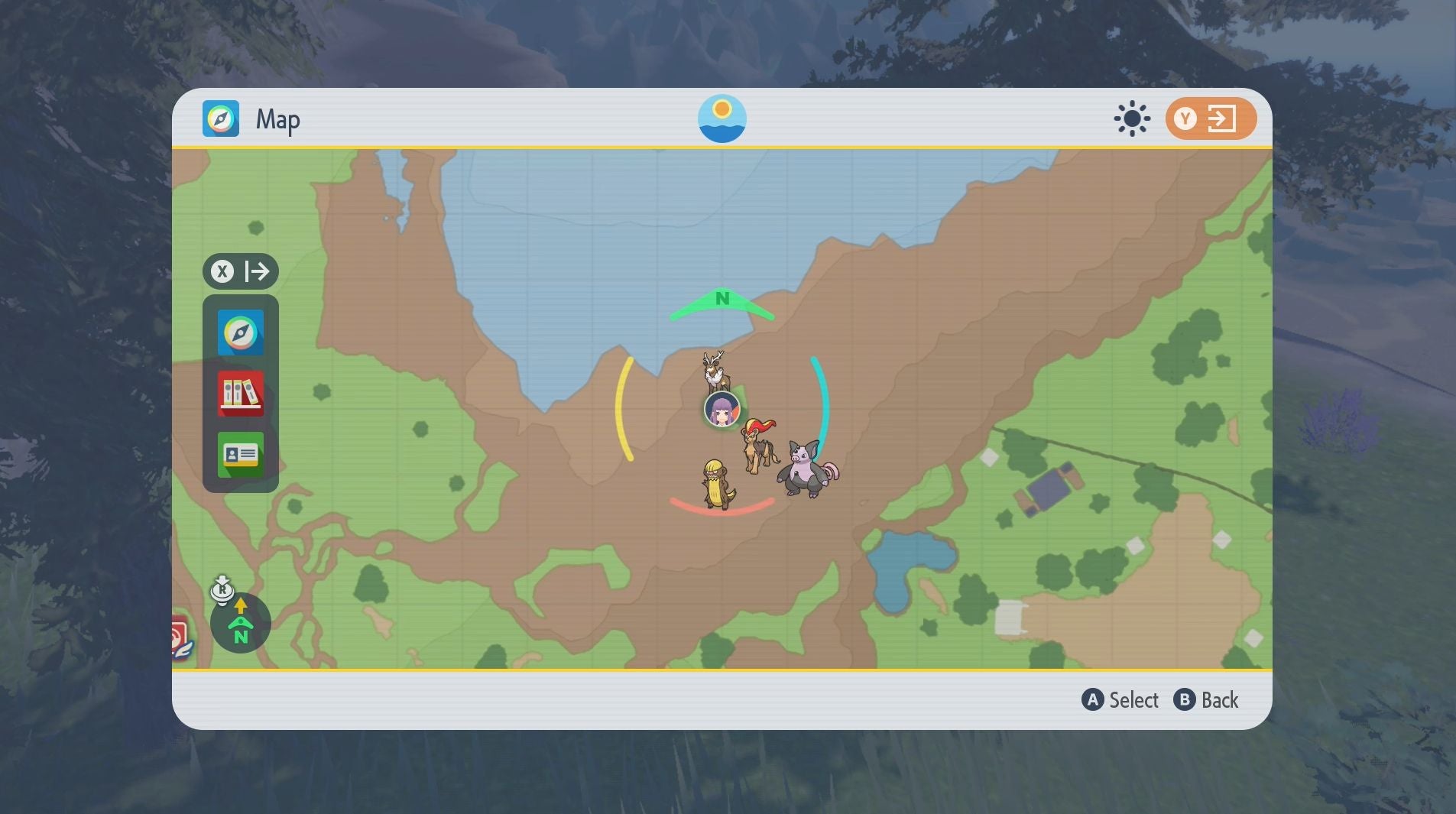Click the sunny weather icon on the top bar
The width and height of the screenshot is (1456, 814).
1130,118
